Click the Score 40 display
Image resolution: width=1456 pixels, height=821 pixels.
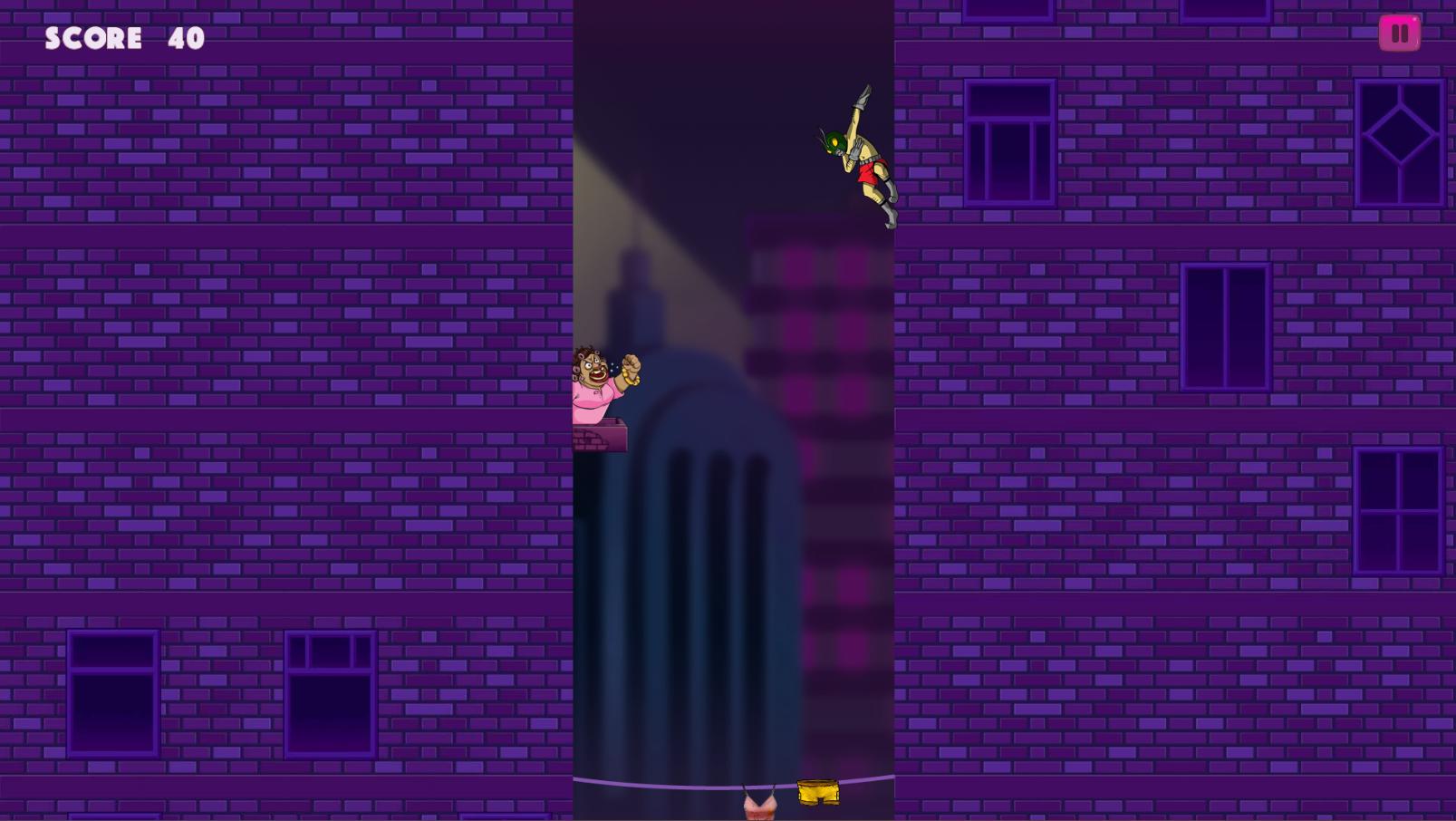point(124,38)
